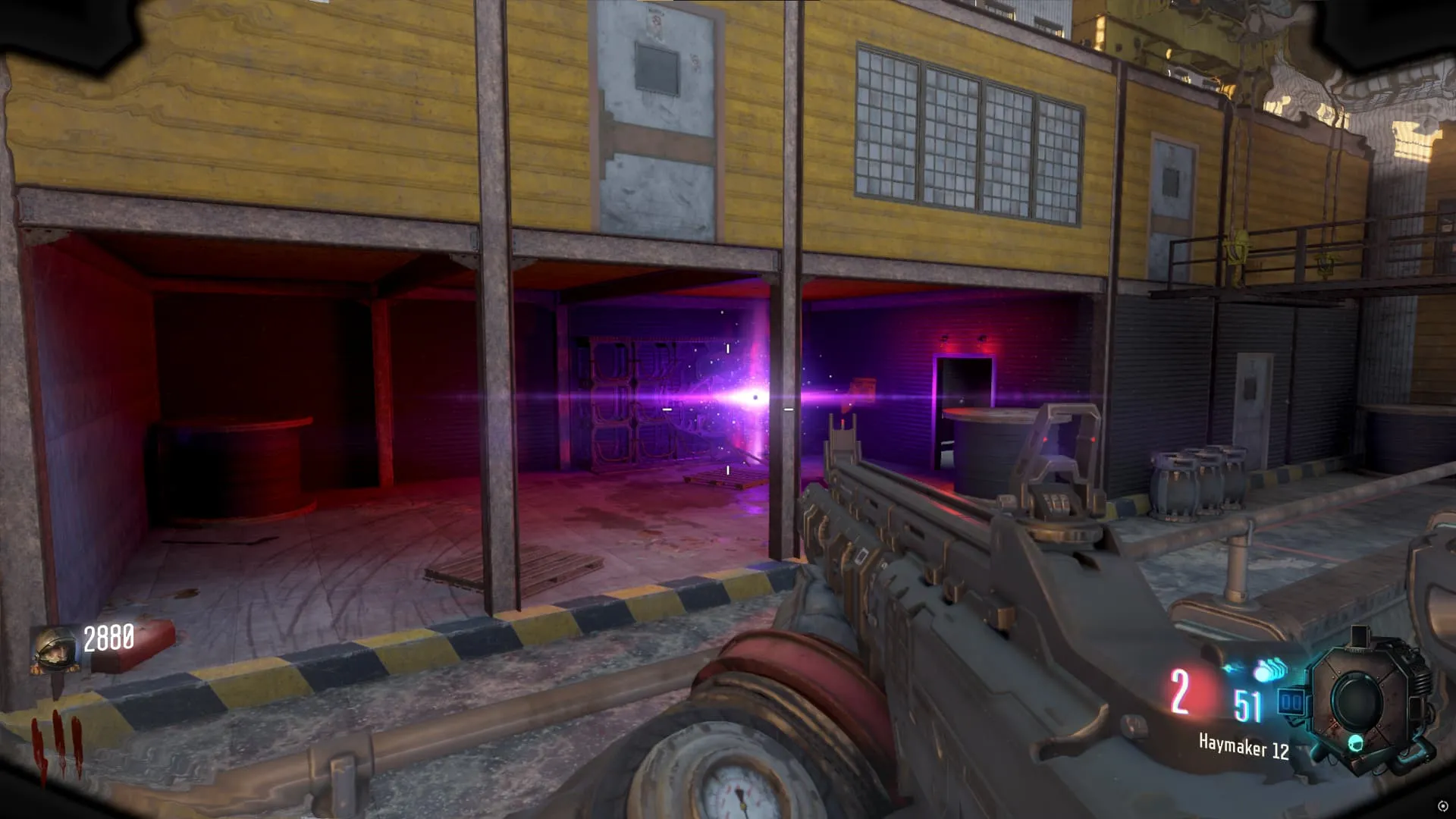Click the red round tally marks
The height and width of the screenshot is (819, 1456).
(x=56, y=747)
